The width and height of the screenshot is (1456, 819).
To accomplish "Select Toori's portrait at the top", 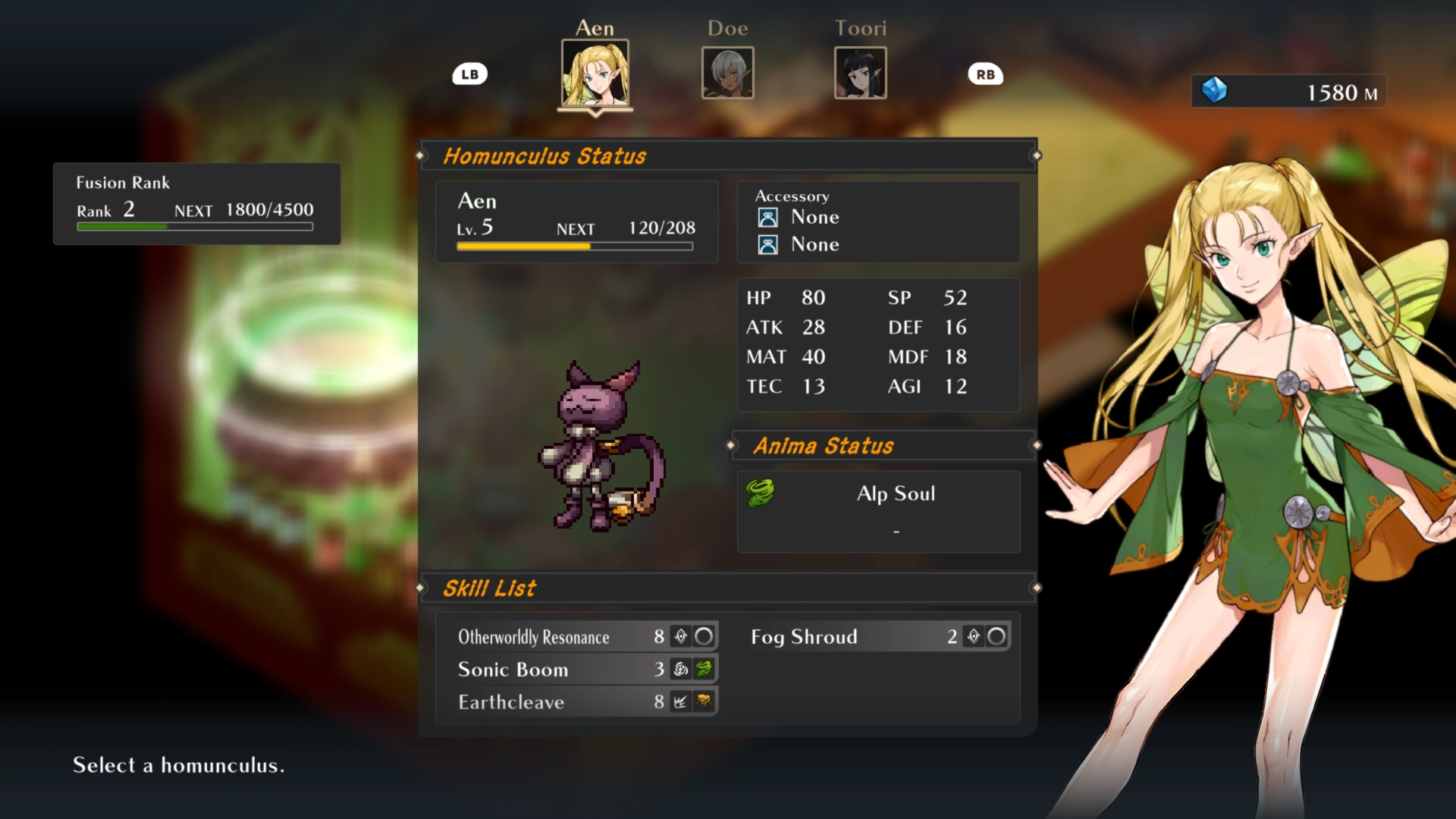I will click(x=861, y=73).
